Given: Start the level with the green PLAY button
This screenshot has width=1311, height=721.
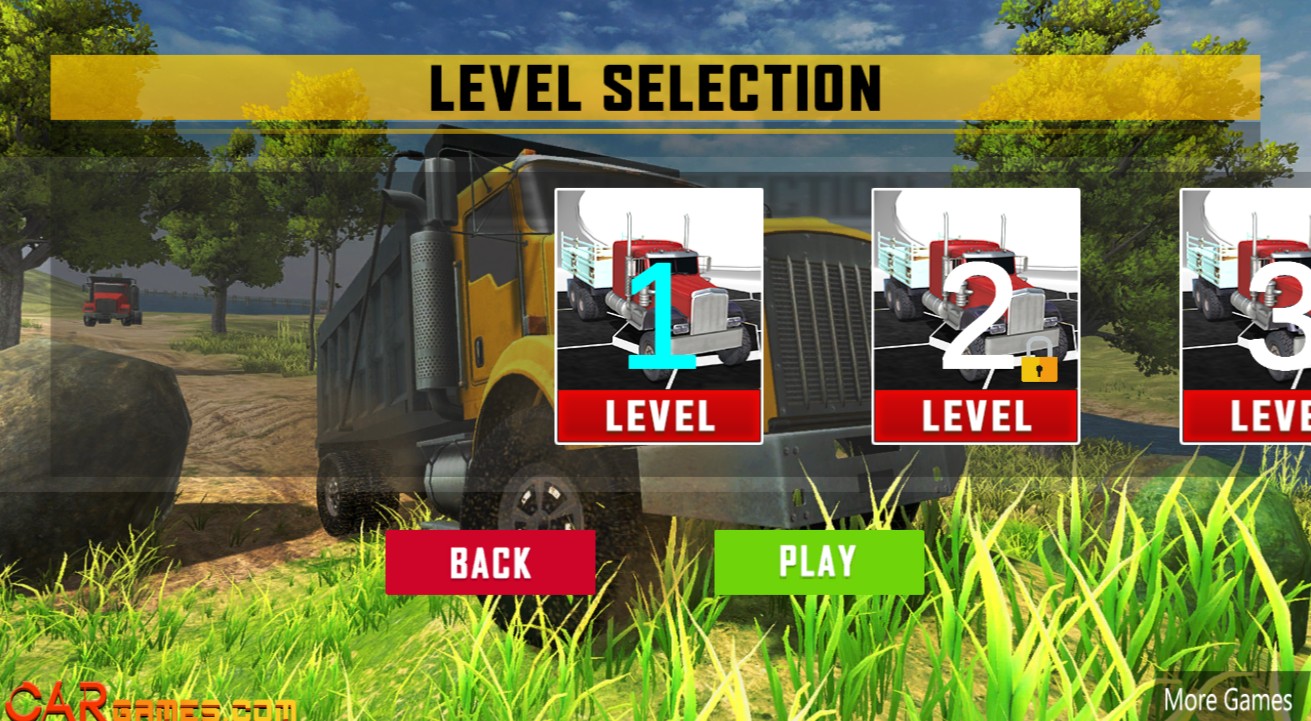Looking at the screenshot, I should tap(819, 562).
